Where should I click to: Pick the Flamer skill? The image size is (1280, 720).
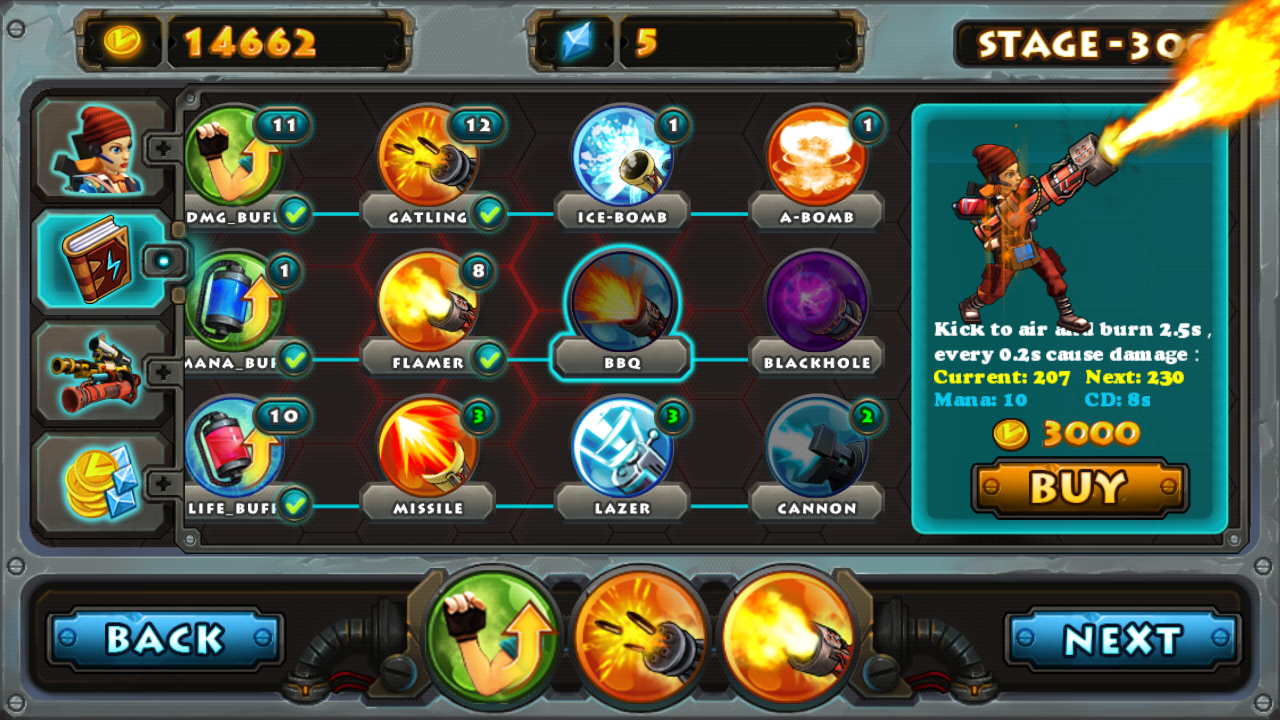pyautogui.click(x=428, y=302)
